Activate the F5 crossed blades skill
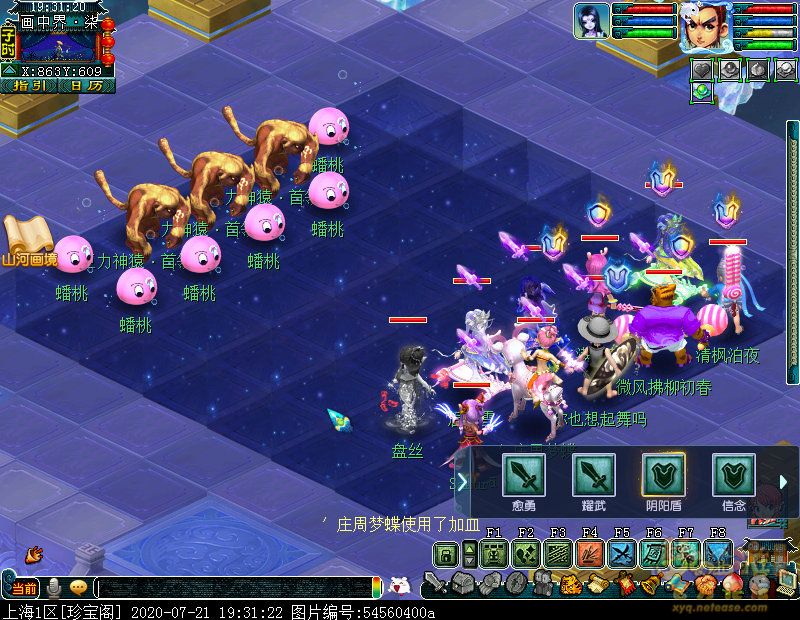800x620 pixels. pos(622,554)
